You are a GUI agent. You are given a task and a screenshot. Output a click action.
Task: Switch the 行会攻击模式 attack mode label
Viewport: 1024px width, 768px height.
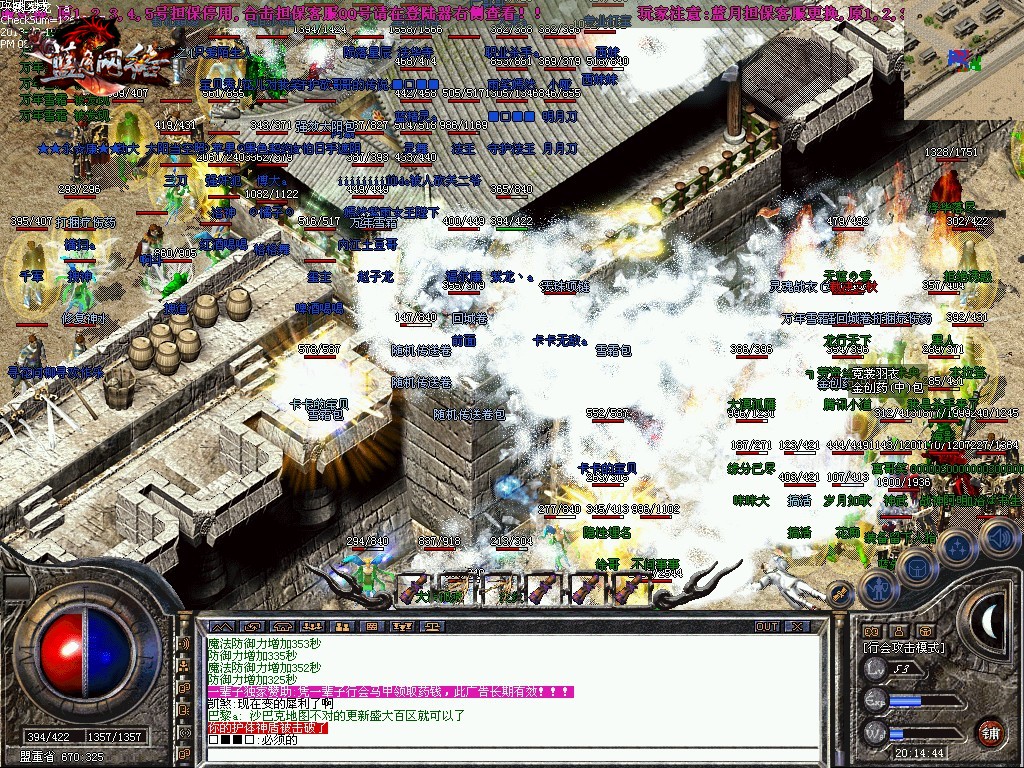903,647
